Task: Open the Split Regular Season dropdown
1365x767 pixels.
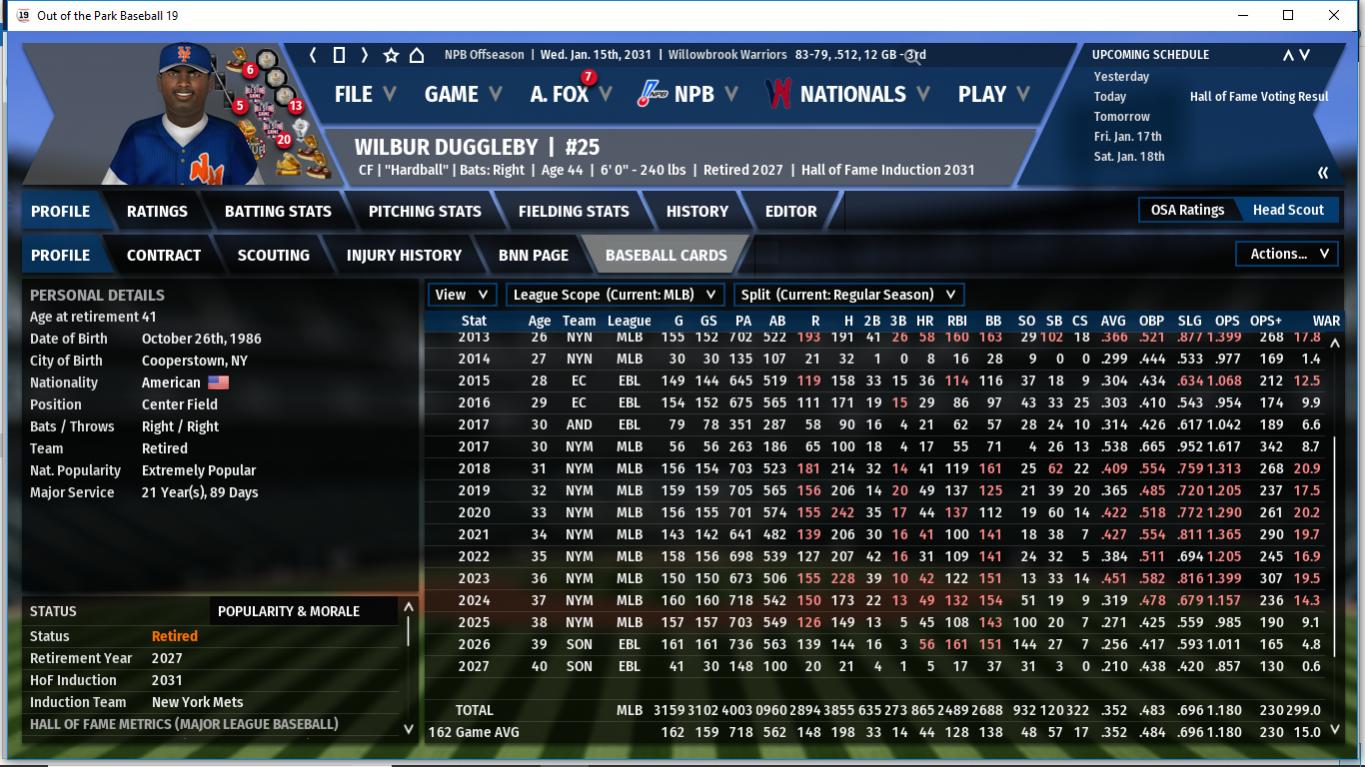Action: (848, 294)
